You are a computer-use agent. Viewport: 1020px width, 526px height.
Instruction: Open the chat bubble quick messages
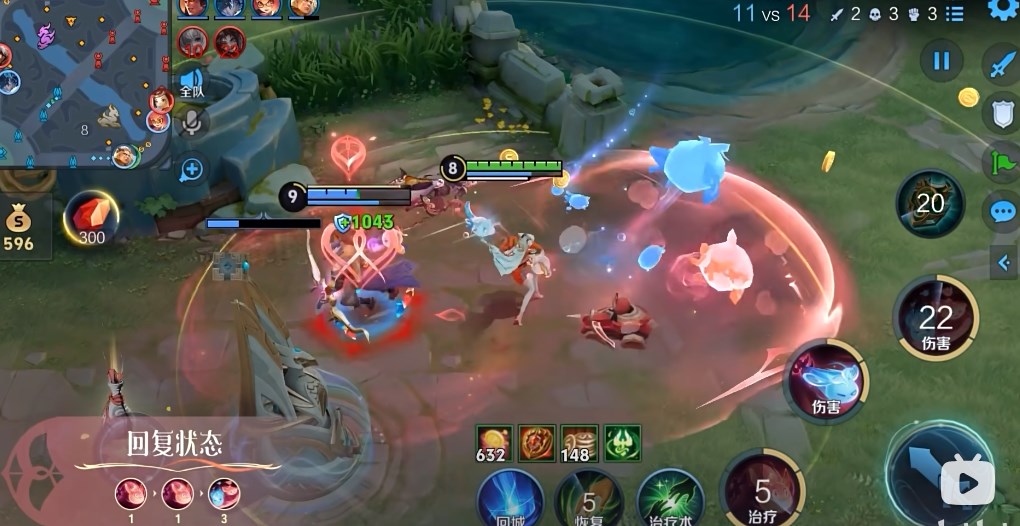point(1001,211)
